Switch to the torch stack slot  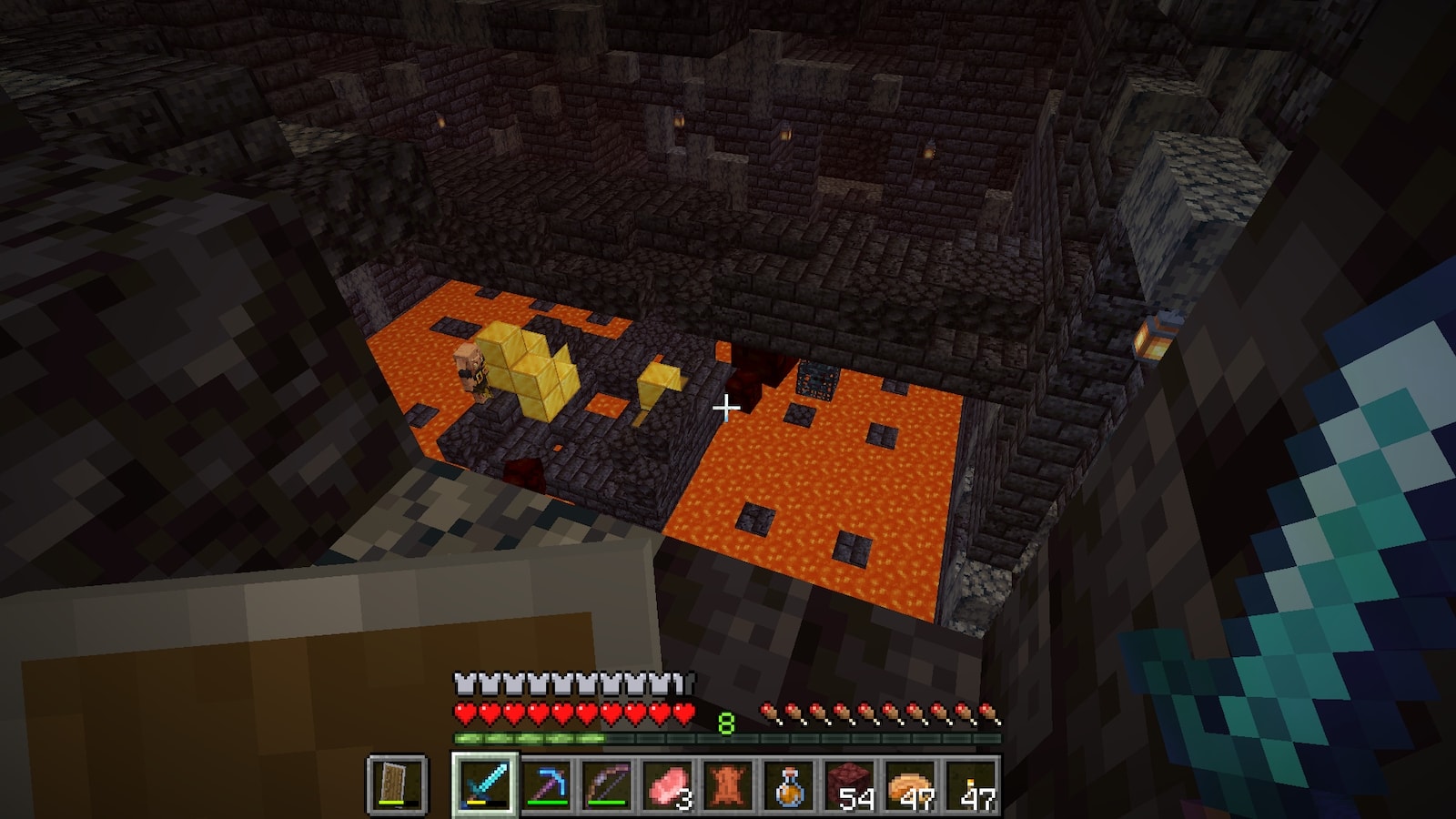(970, 784)
